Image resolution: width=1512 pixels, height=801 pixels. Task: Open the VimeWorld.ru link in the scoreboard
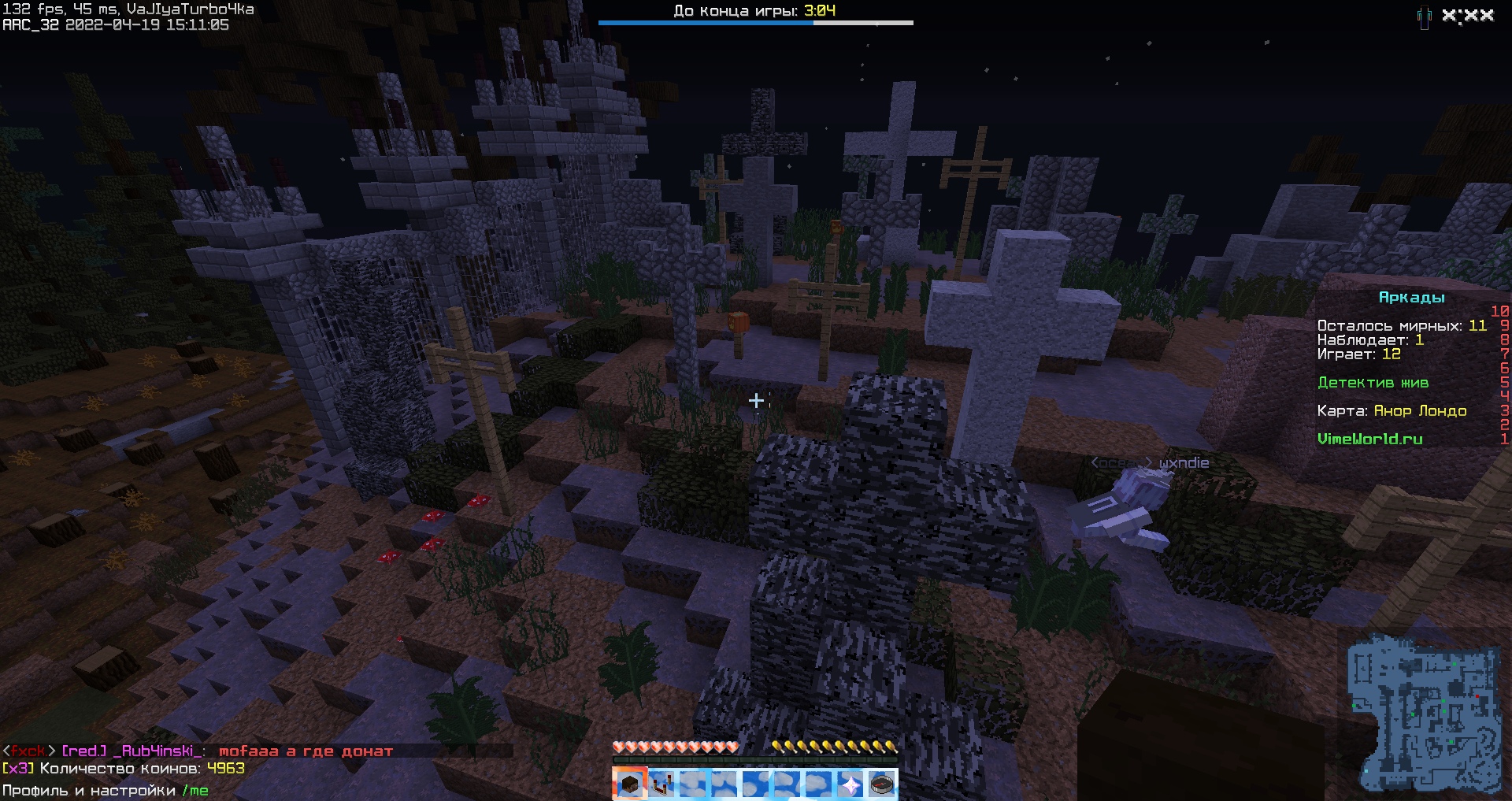click(1369, 439)
